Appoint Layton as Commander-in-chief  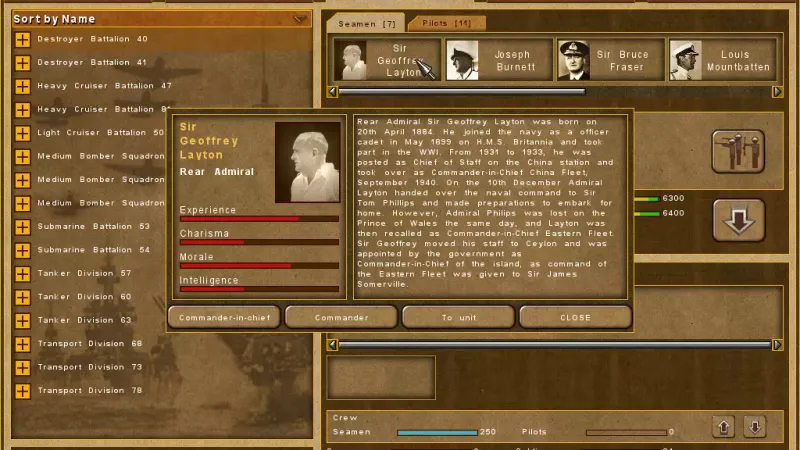tap(223, 317)
